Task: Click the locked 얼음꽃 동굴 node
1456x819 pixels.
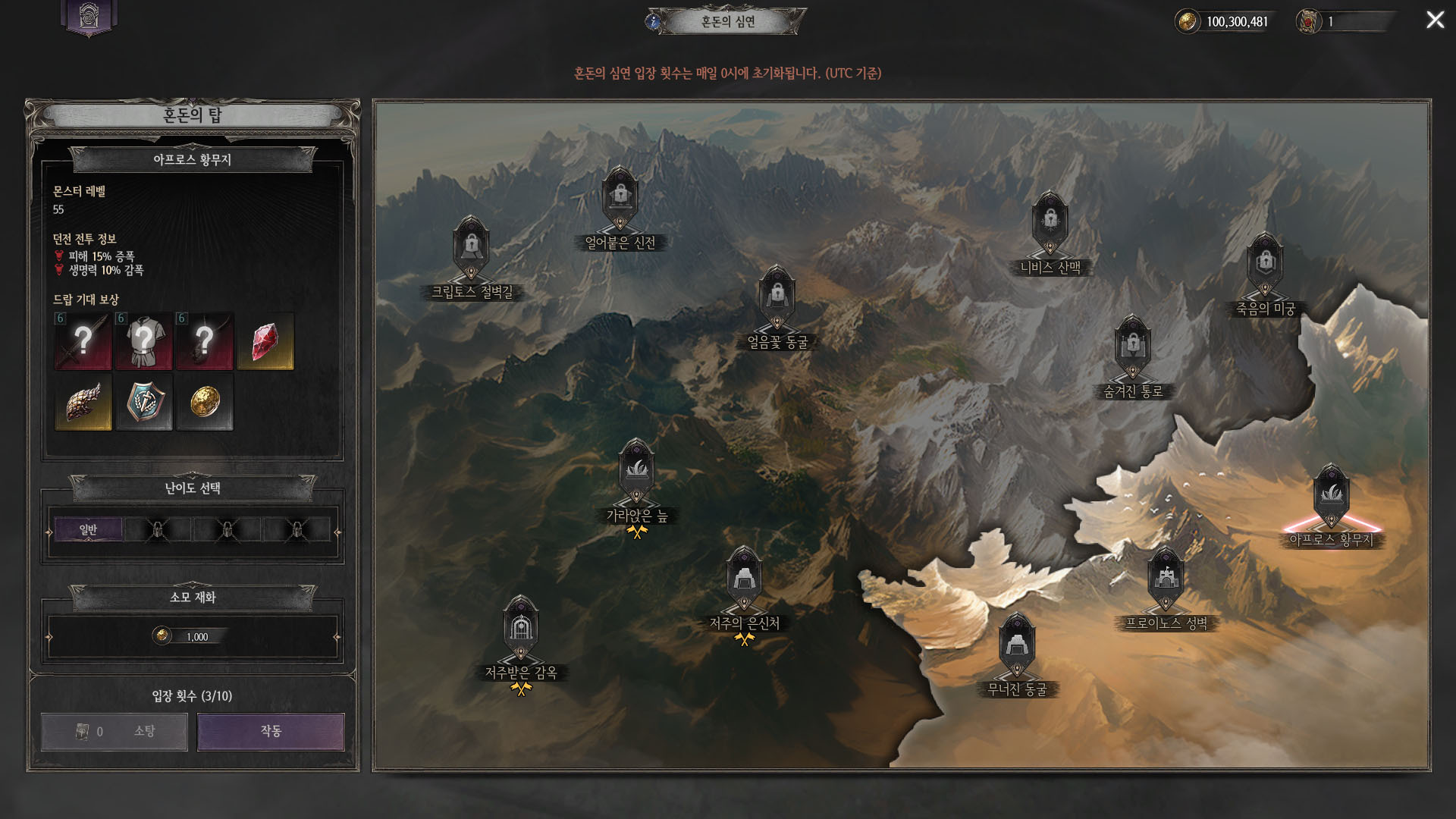Action: [x=777, y=297]
